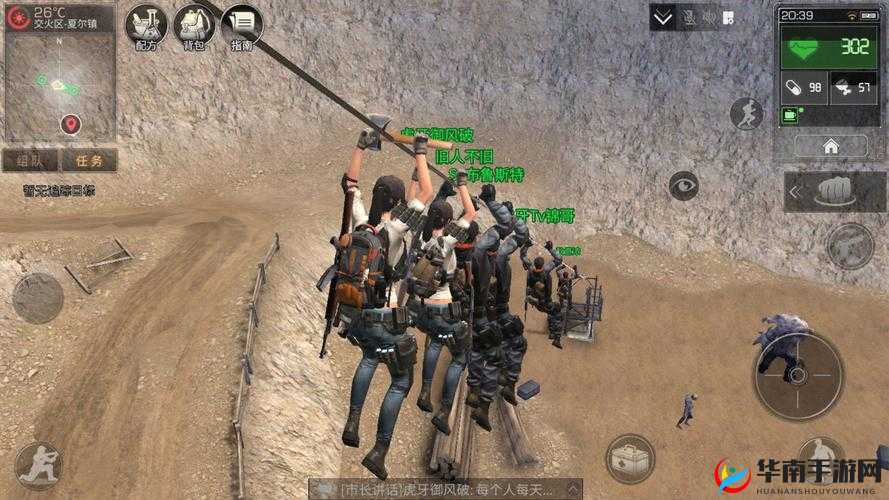This screenshot has height=500, width=889.
Task: Open the 指南 guide book
Action: pyautogui.click(x=242, y=25)
